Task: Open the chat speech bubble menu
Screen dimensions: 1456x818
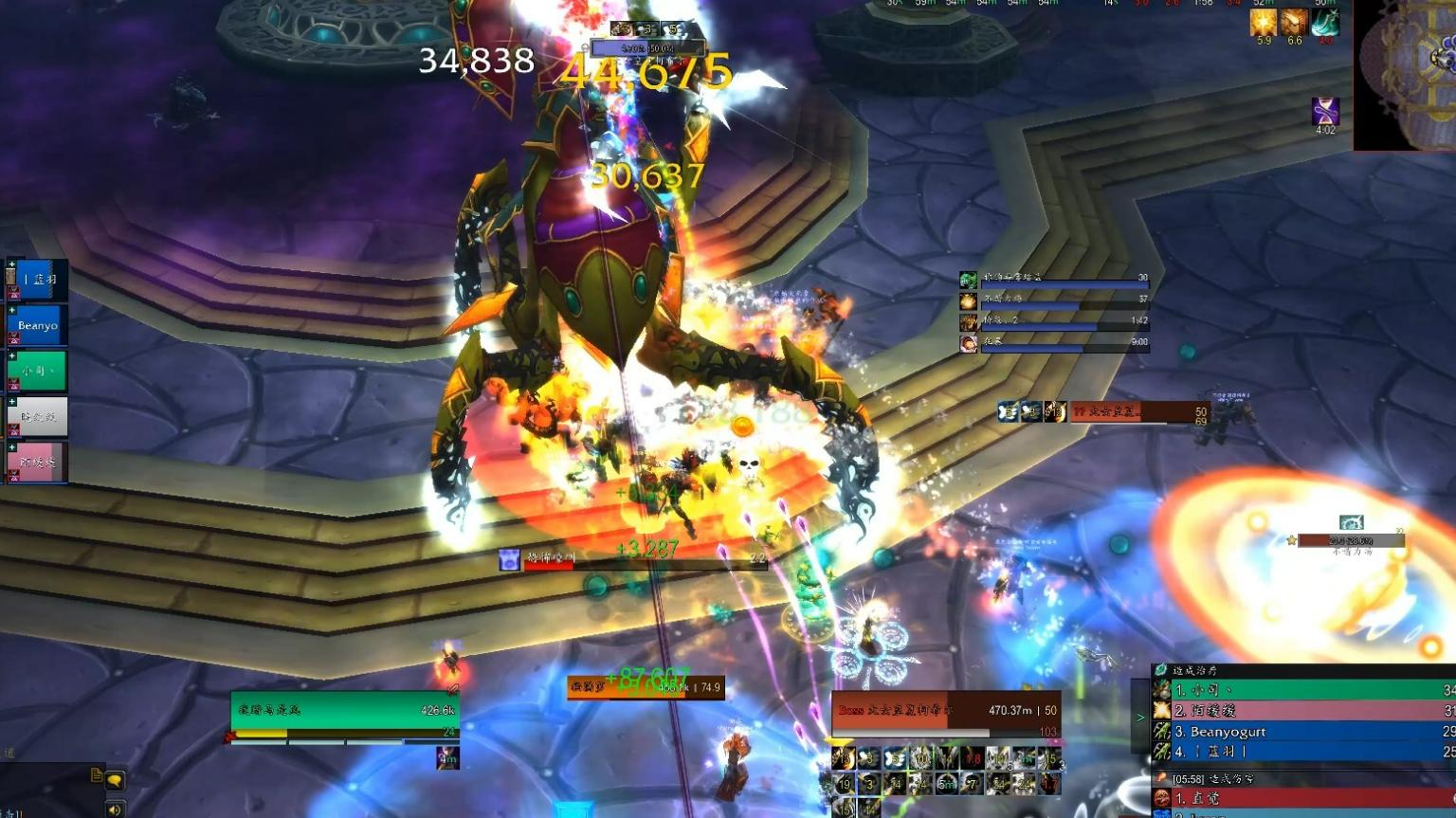Action: [115, 781]
